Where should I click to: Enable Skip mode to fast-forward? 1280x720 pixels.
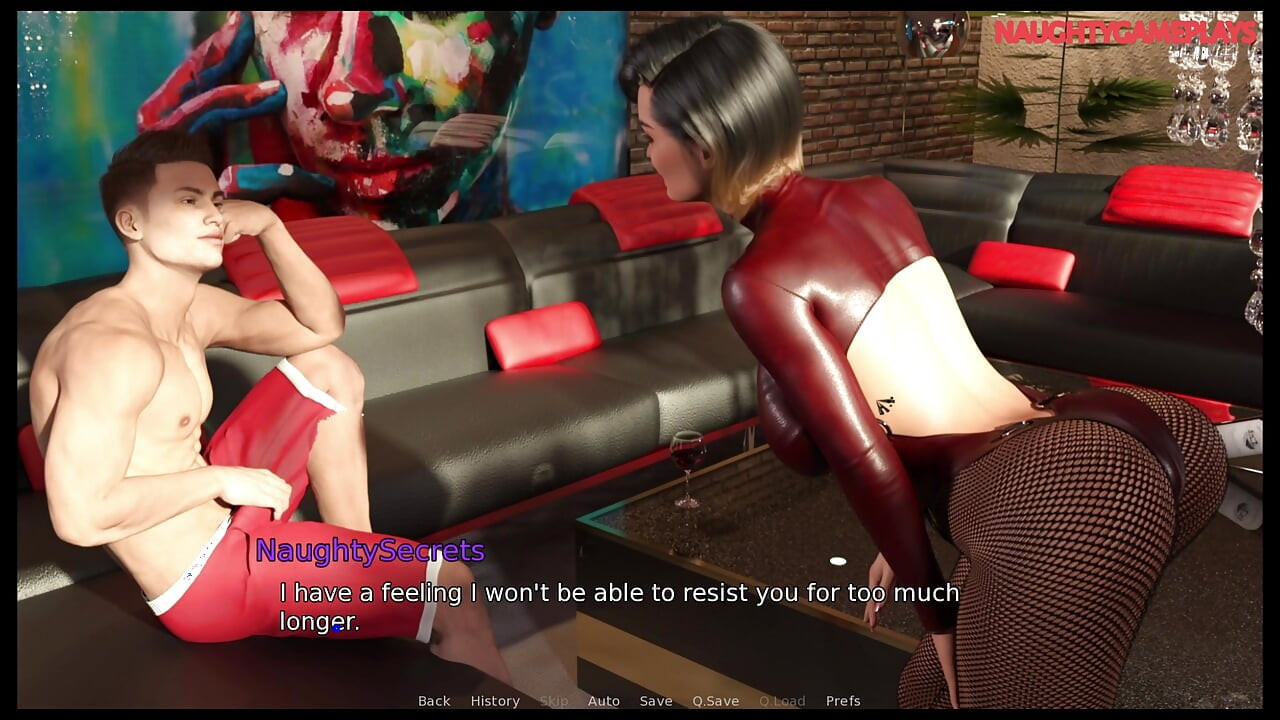coord(555,701)
